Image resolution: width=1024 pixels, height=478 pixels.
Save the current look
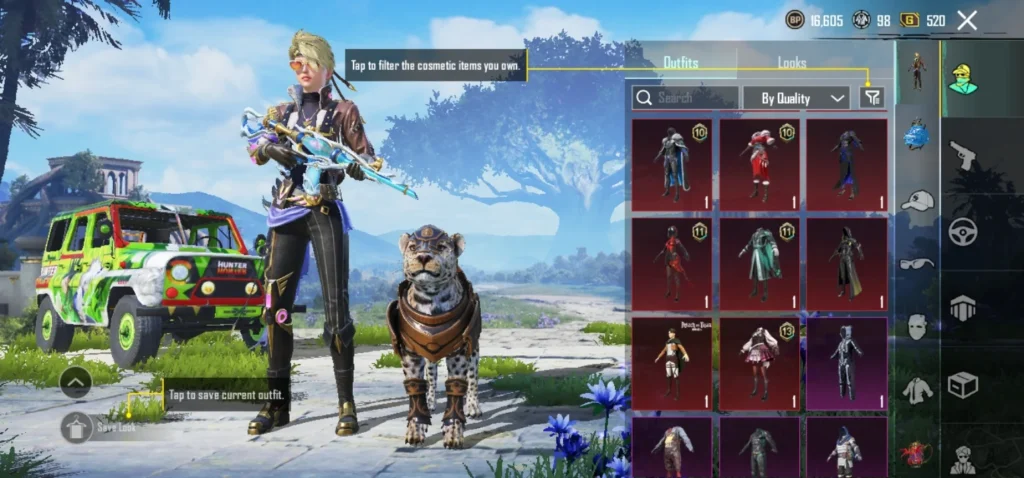[x=78, y=427]
